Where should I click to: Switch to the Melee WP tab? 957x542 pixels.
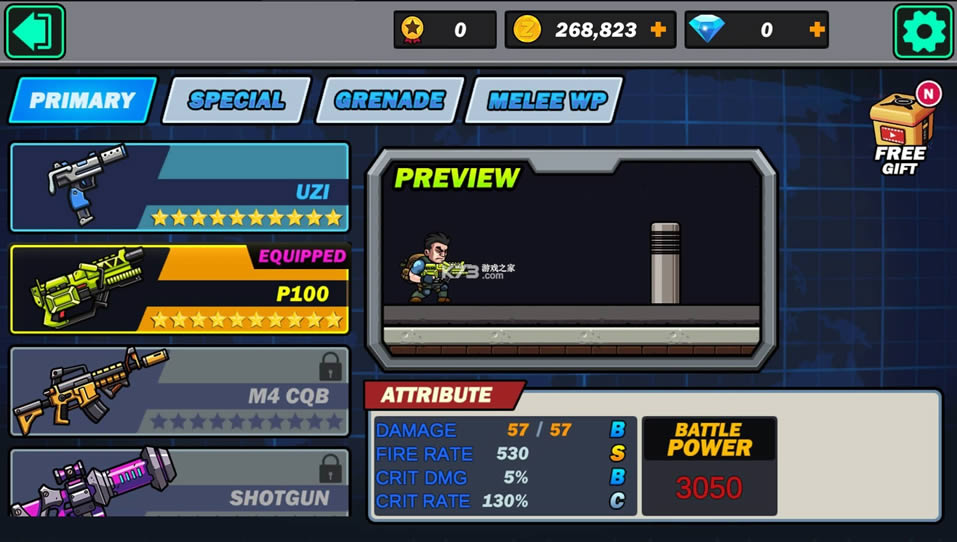(543, 100)
